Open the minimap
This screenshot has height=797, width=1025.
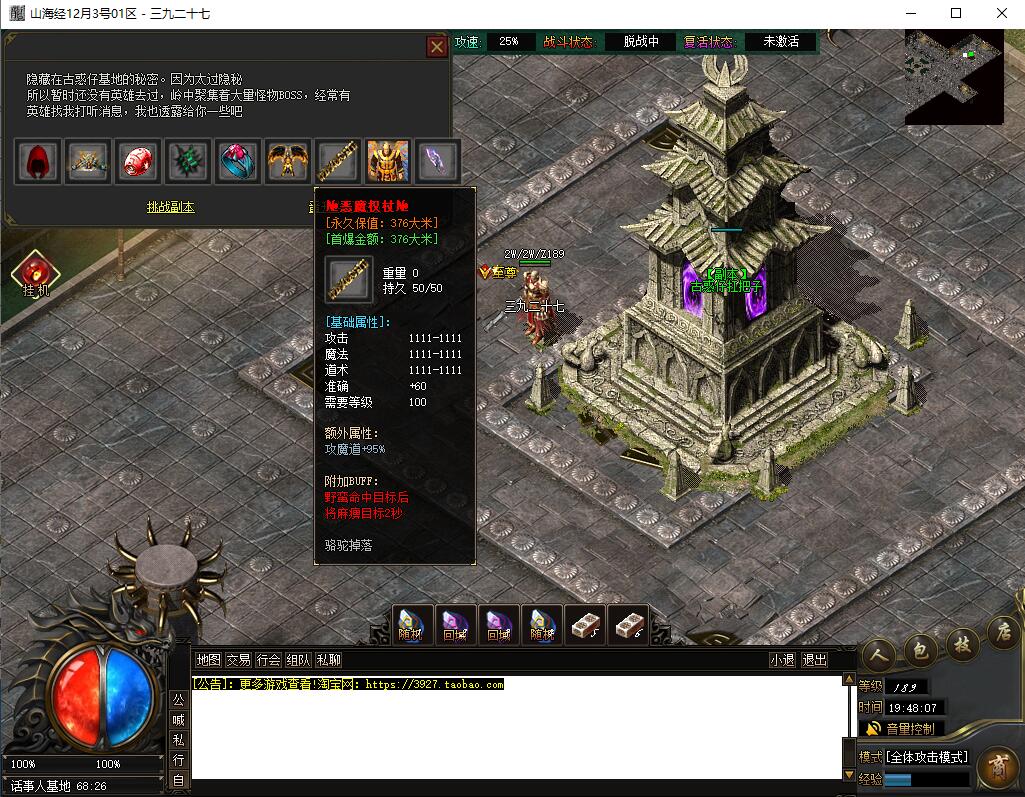(x=953, y=77)
